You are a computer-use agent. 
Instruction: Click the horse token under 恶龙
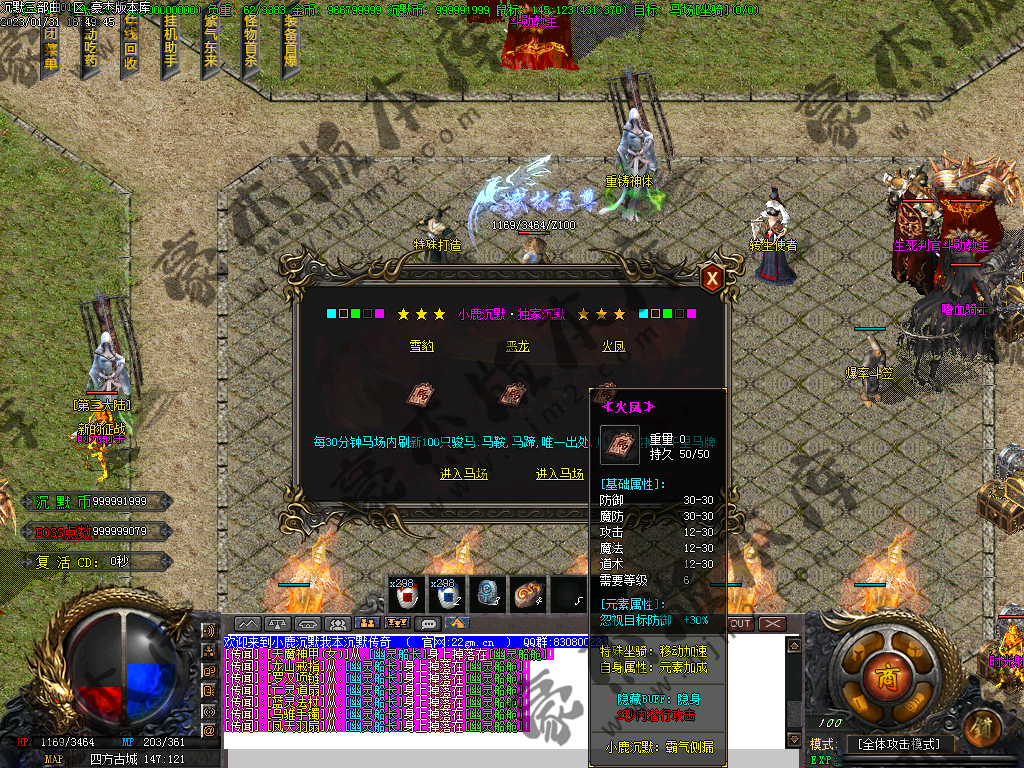512,395
